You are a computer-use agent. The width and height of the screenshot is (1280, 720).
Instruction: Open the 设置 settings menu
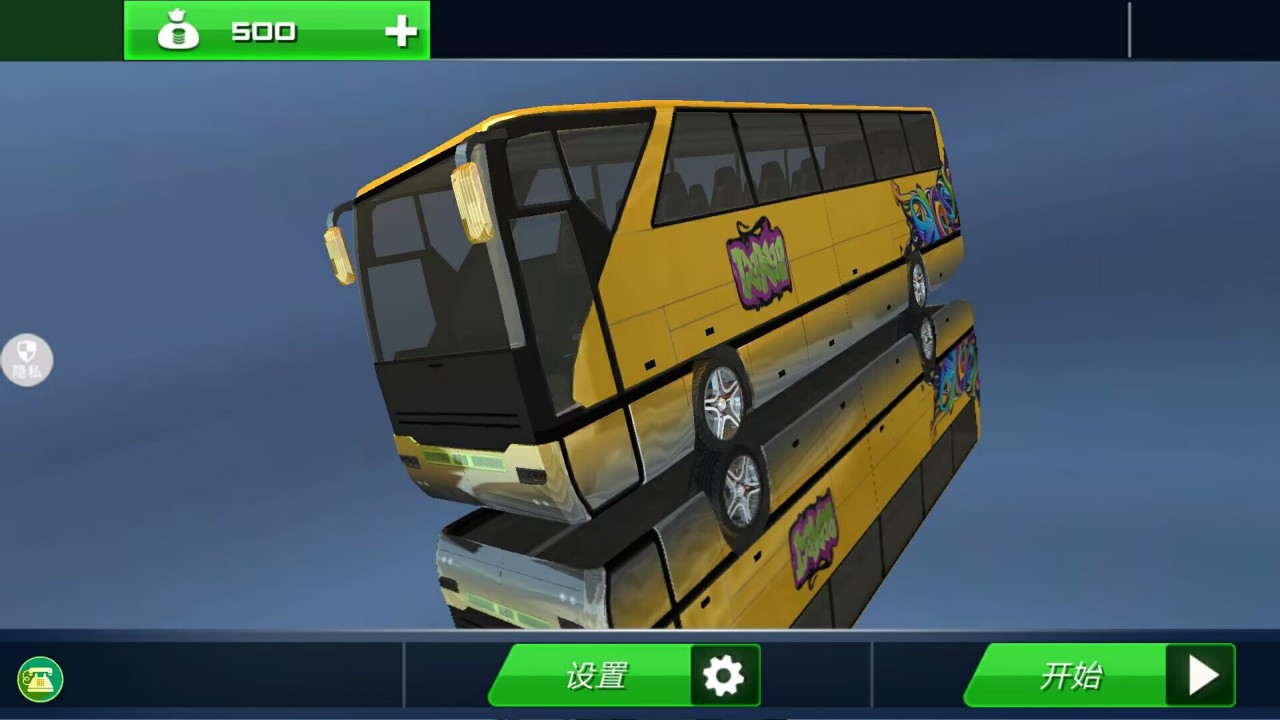[x=625, y=676]
